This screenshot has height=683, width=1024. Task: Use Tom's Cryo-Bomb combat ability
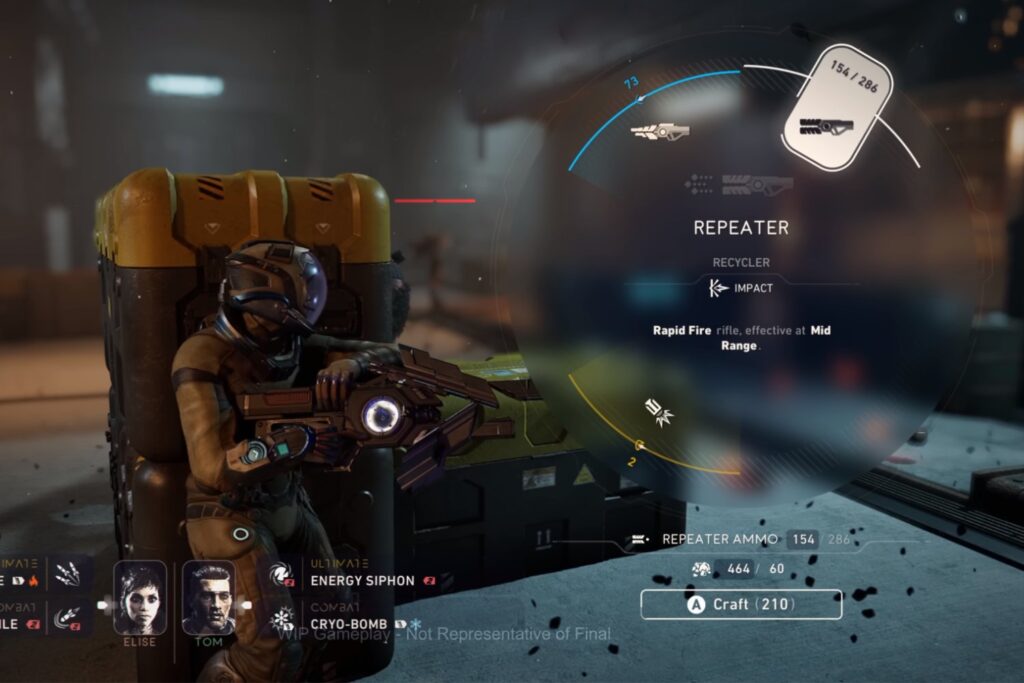click(x=283, y=617)
